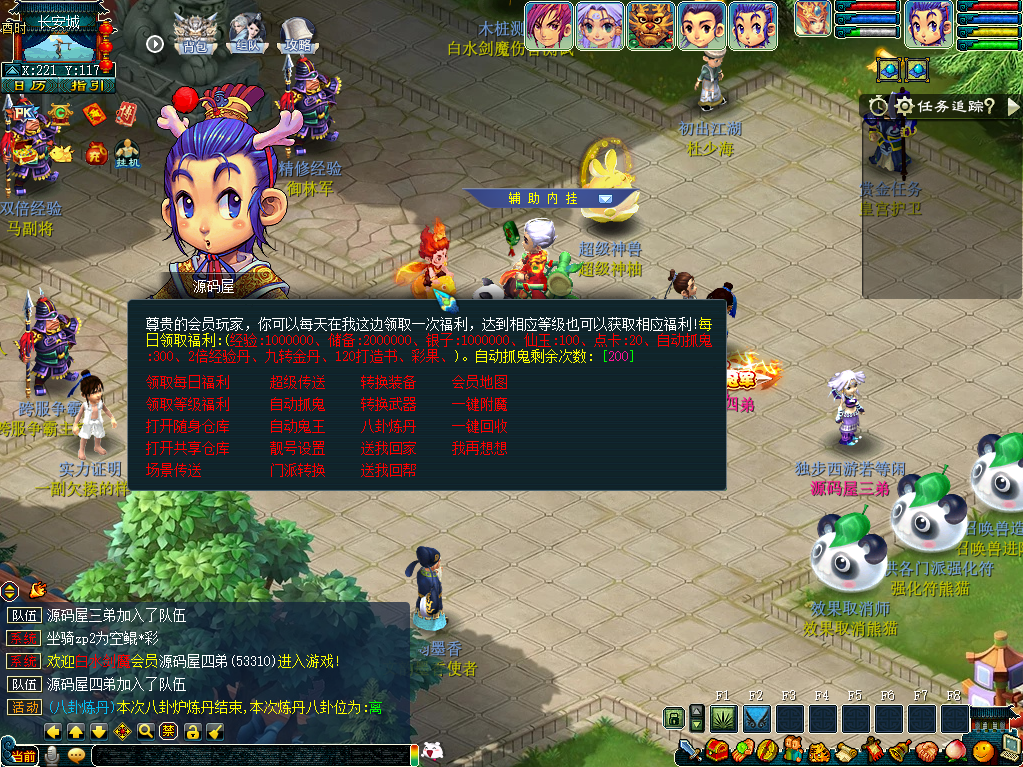
Task: Choose the 自动抓鬼 option
Action: coord(297,405)
